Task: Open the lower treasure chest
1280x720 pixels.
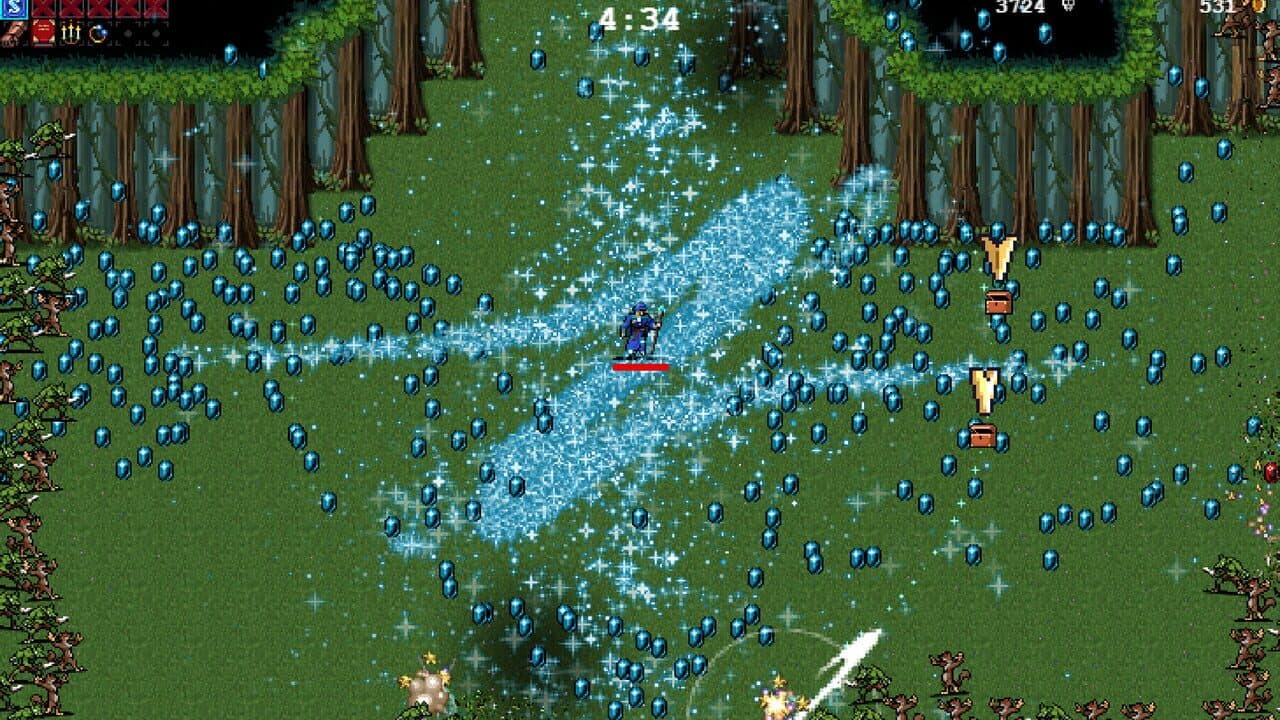Action: click(983, 437)
